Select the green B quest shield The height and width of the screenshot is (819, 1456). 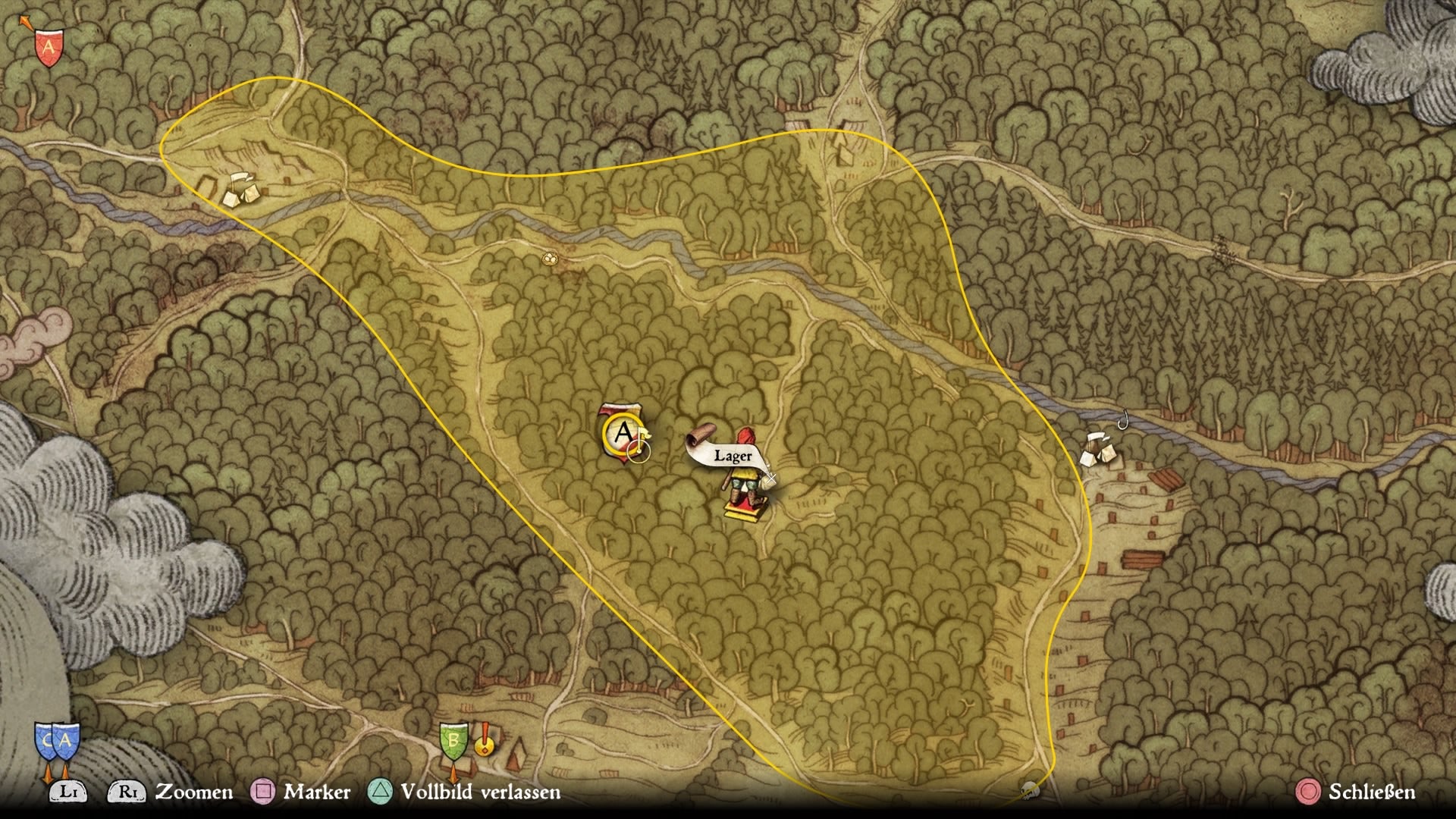coord(453,740)
